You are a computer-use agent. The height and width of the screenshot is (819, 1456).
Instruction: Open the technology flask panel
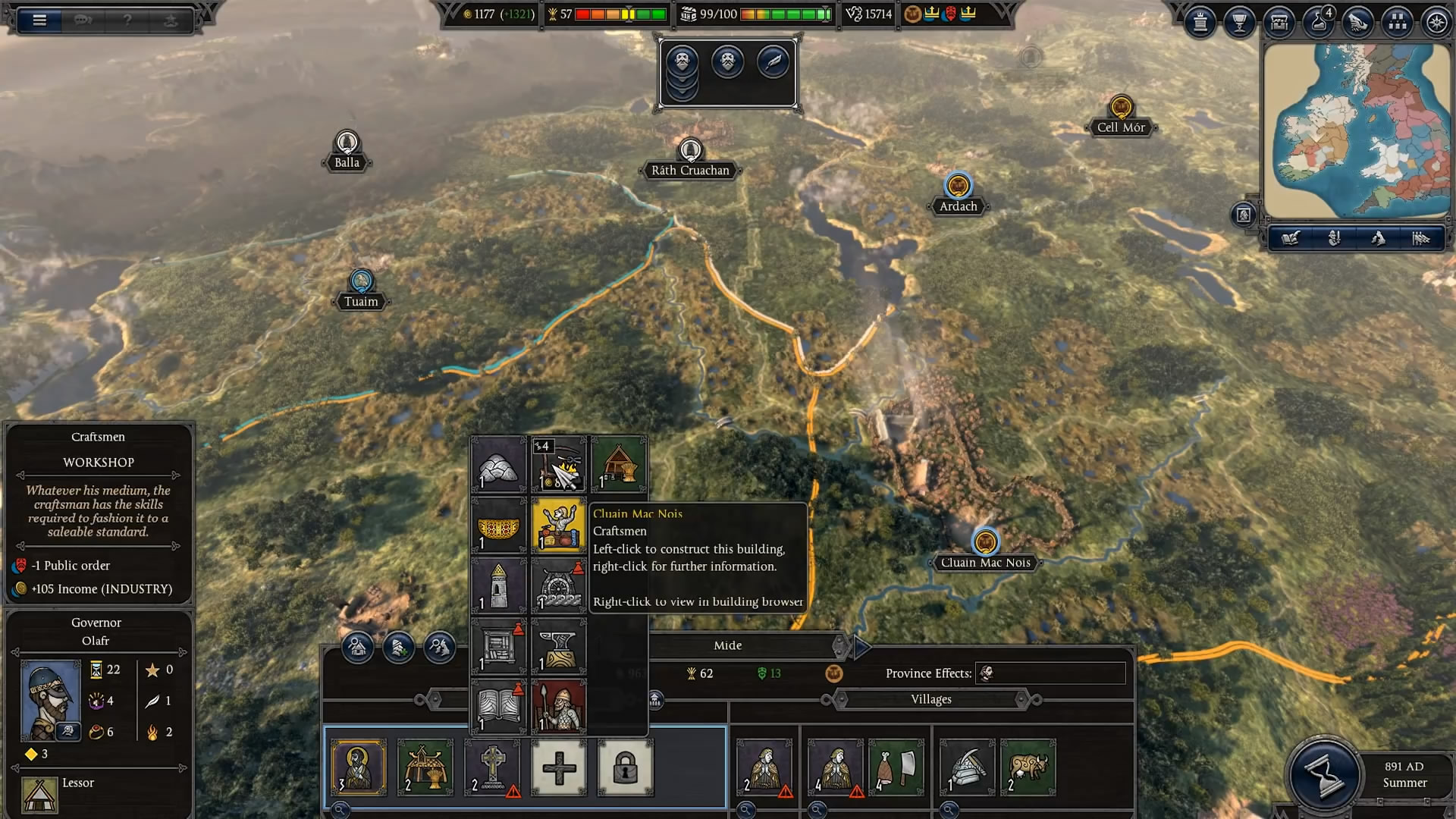pos(1318,23)
